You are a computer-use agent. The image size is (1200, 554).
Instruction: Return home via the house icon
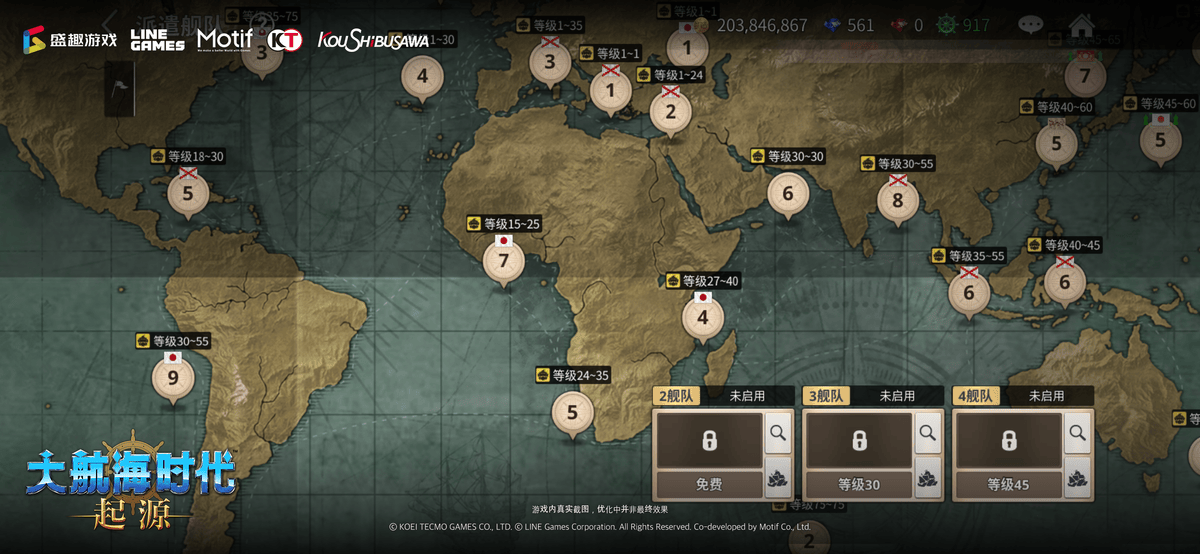(x=1081, y=25)
